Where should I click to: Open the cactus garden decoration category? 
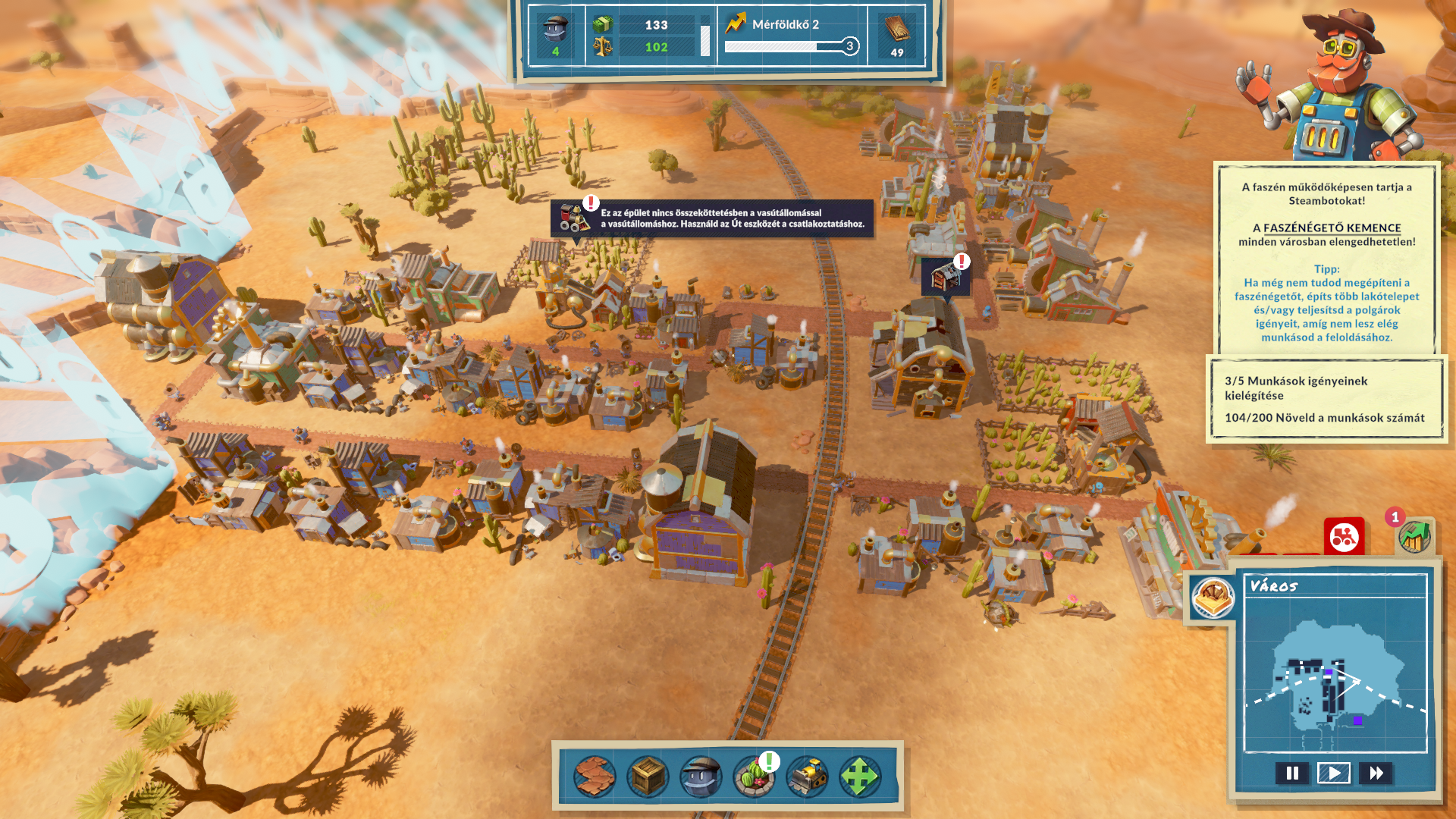tap(754, 776)
